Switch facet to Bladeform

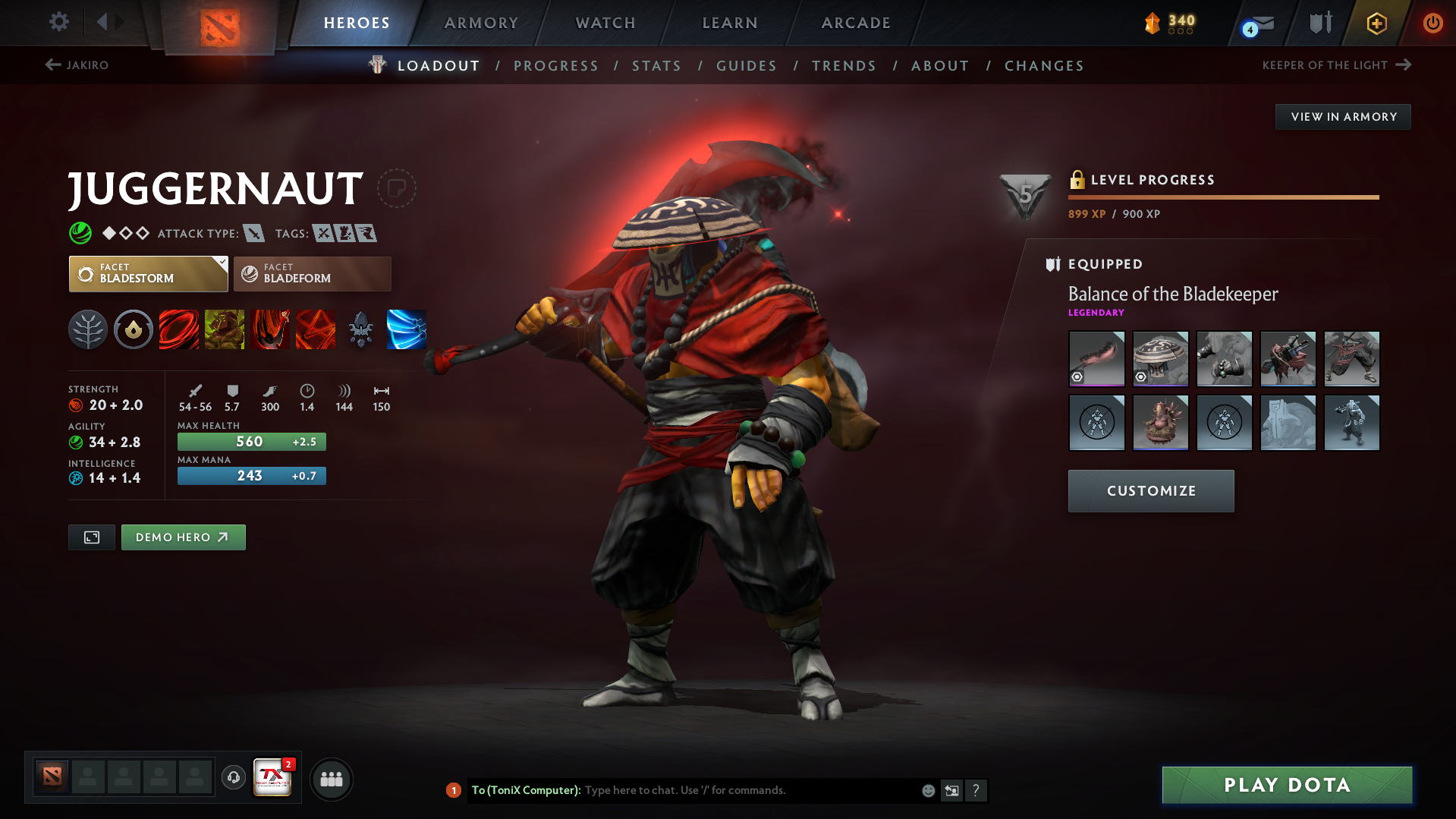312,273
